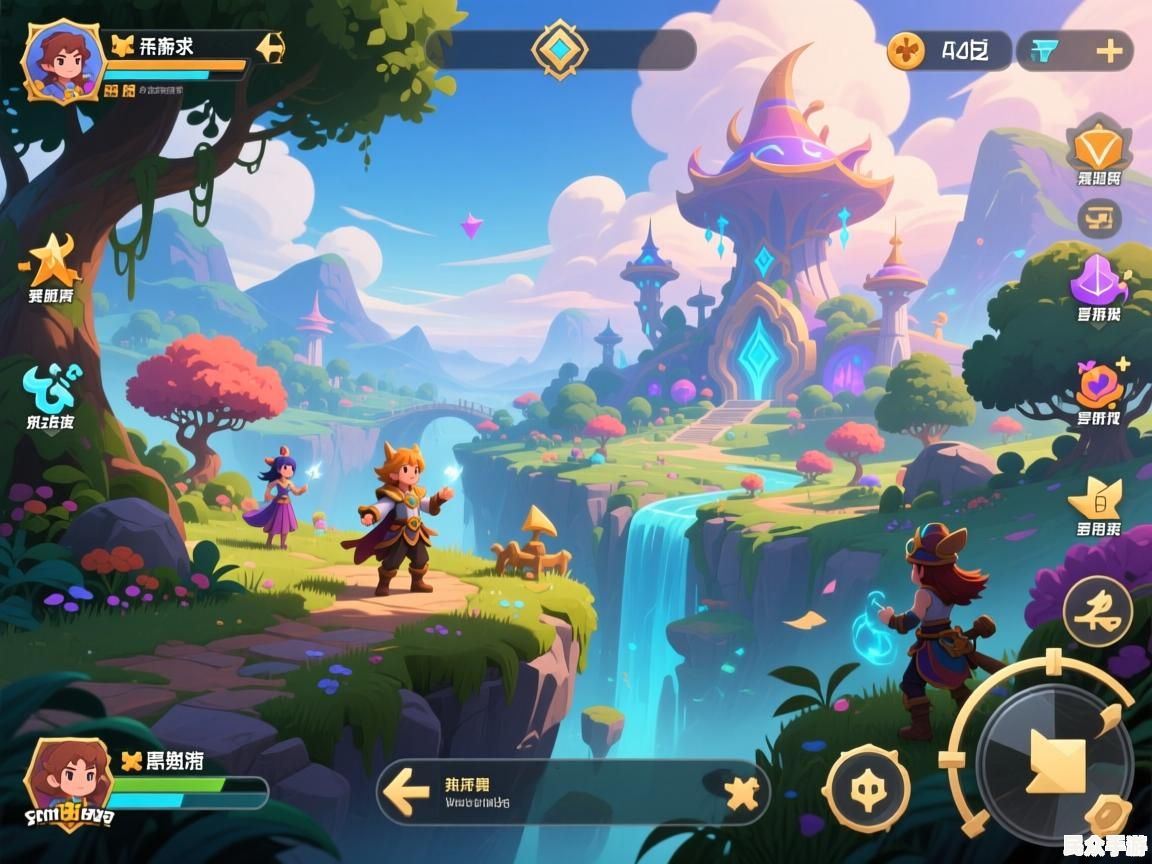Close the bottom bar with the gold X
The width and height of the screenshot is (1152, 864).
coord(742,793)
